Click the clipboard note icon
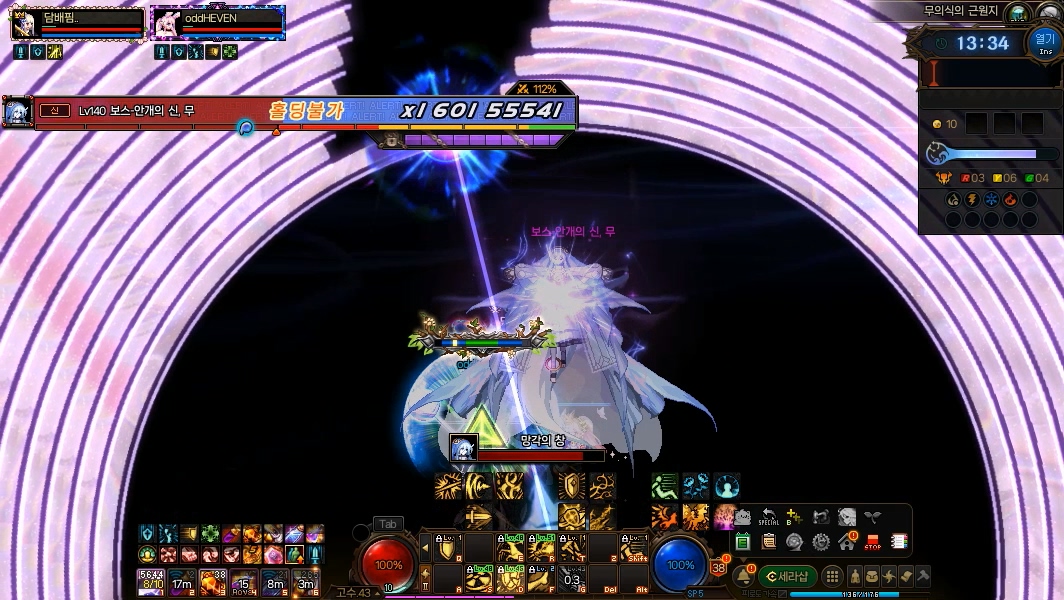Screen dimensions: 1064x600 pyautogui.click(x=769, y=542)
